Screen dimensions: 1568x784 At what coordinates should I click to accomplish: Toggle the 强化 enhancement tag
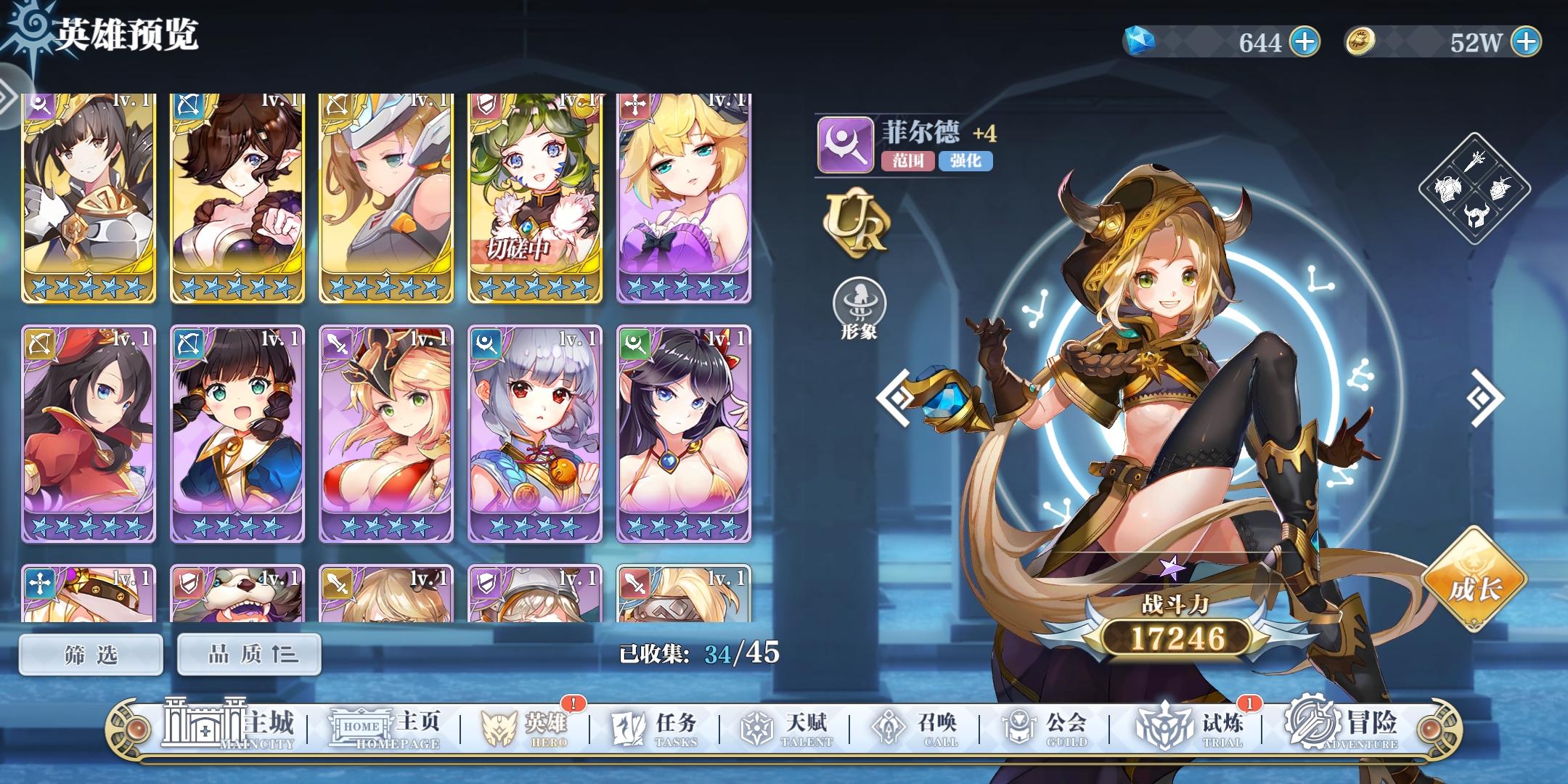(966, 163)
